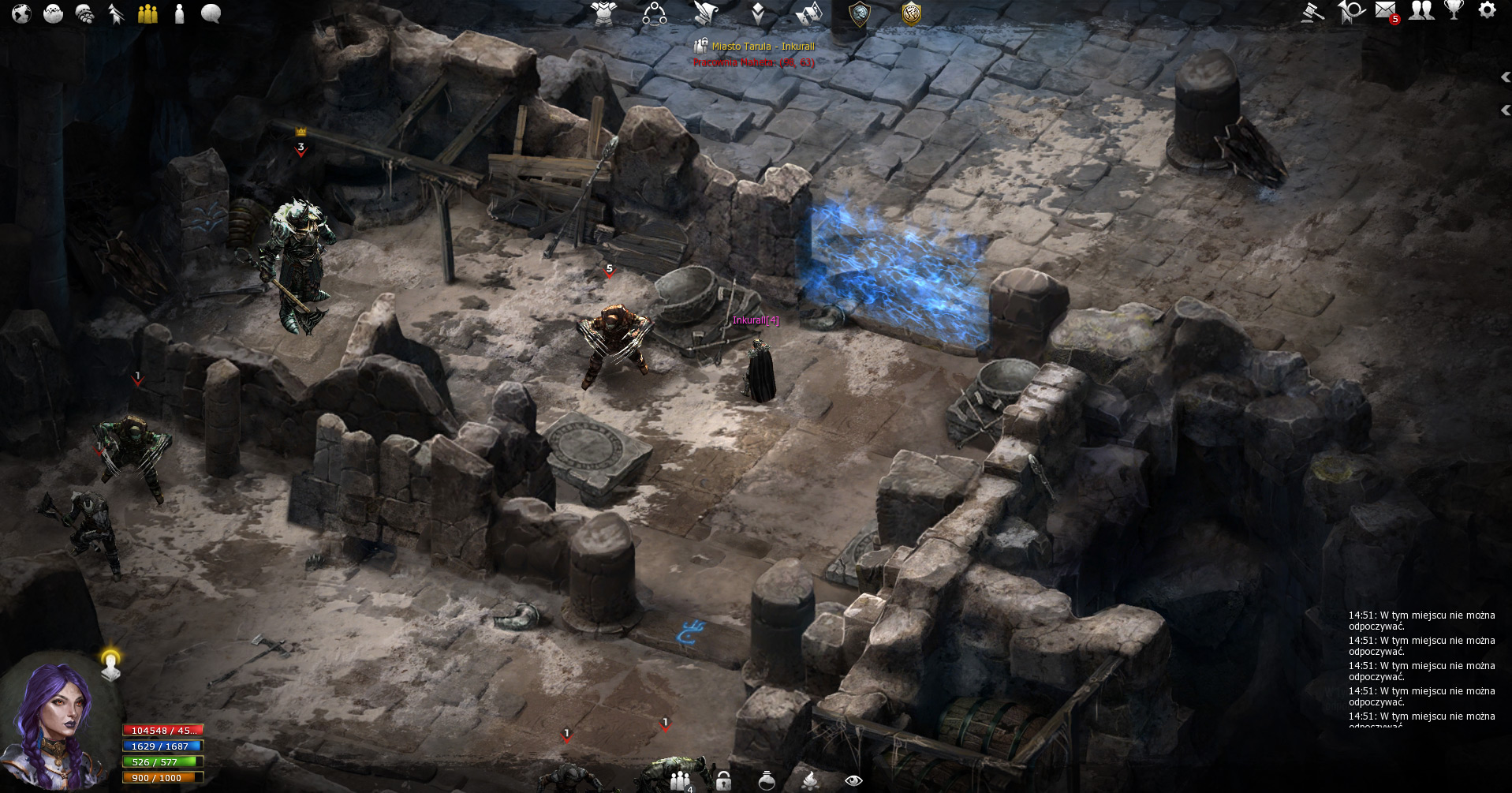Toggle the eye visibility icon
This screenshot has width=1512, height=793.
(853, 780)
